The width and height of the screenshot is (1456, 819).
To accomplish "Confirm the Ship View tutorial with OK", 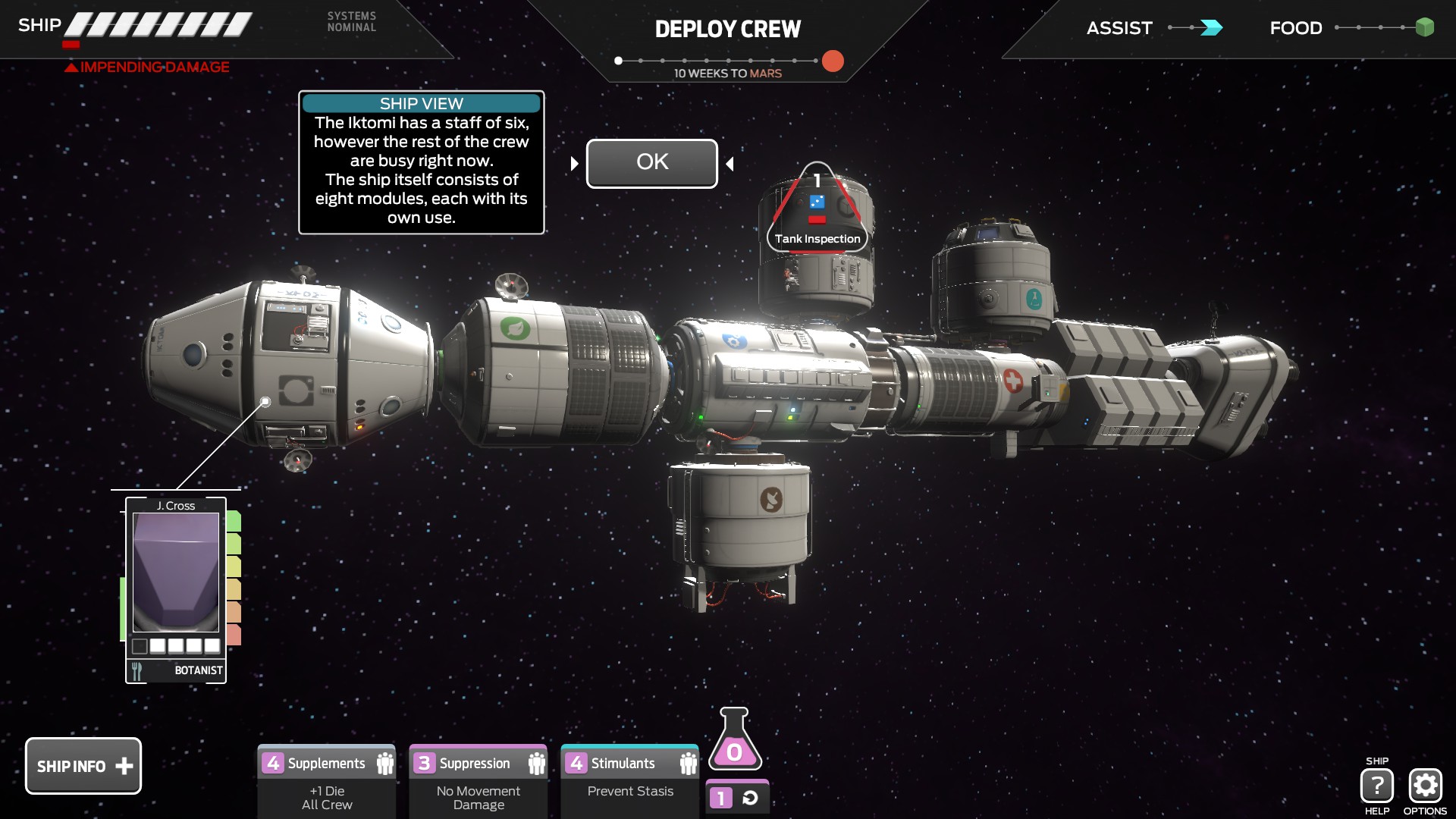I will (651, 163).
